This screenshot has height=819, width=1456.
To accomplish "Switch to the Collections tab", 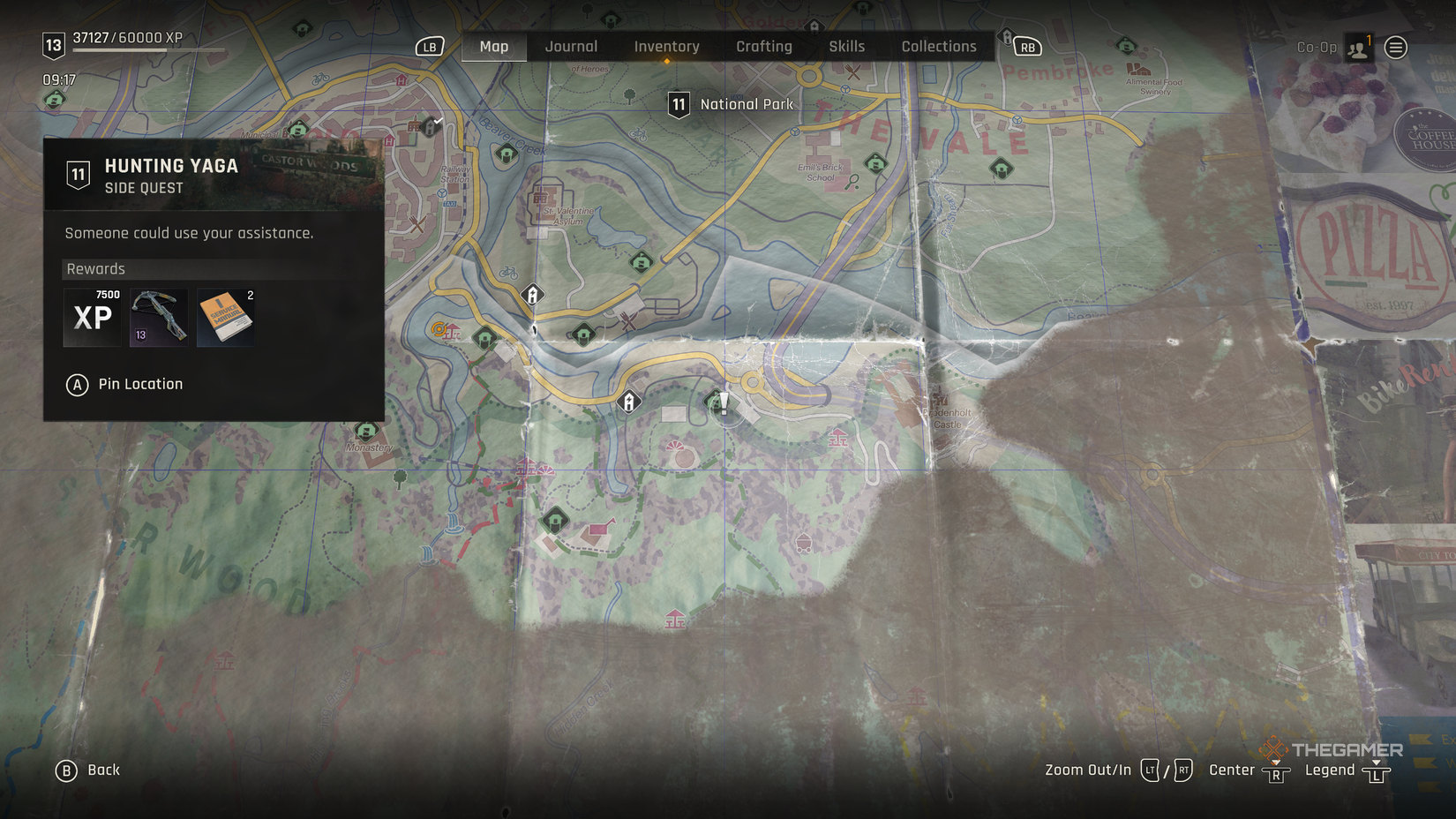I will (939, 47).
